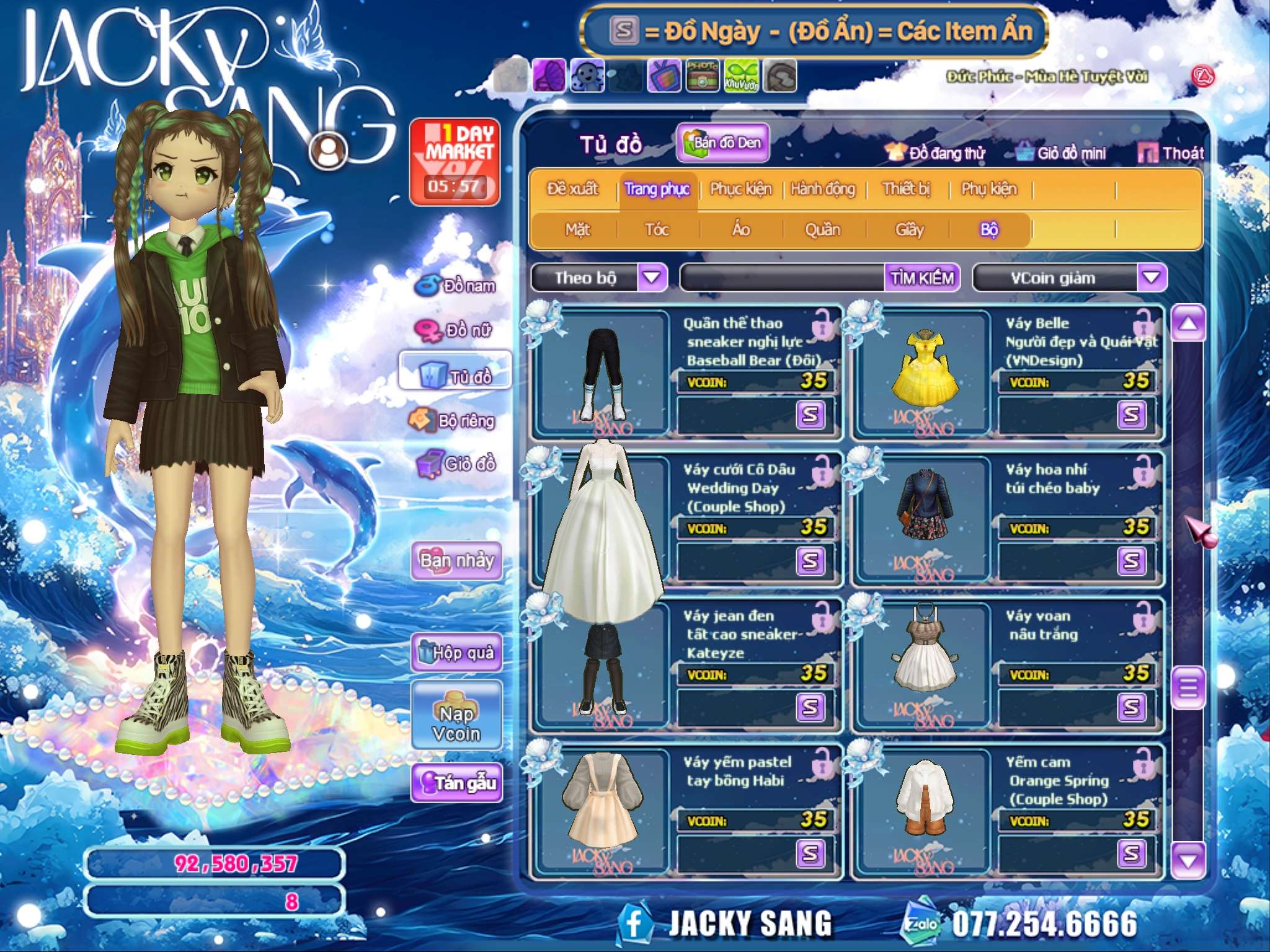Switch to the Hành động tab
The image size is (1270, 952).
(822, 189)
